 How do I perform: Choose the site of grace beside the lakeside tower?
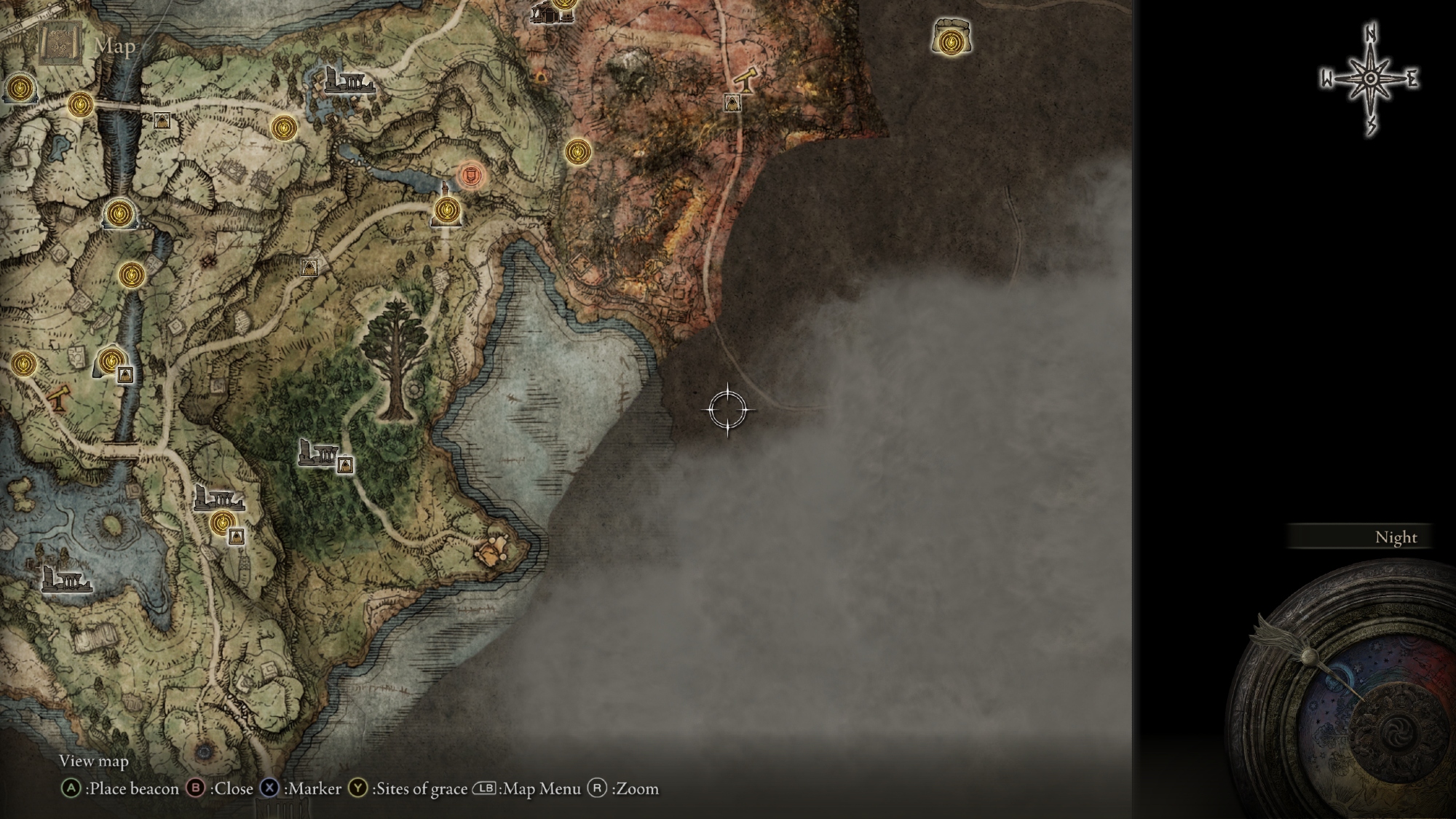click(x=446, y=211)
